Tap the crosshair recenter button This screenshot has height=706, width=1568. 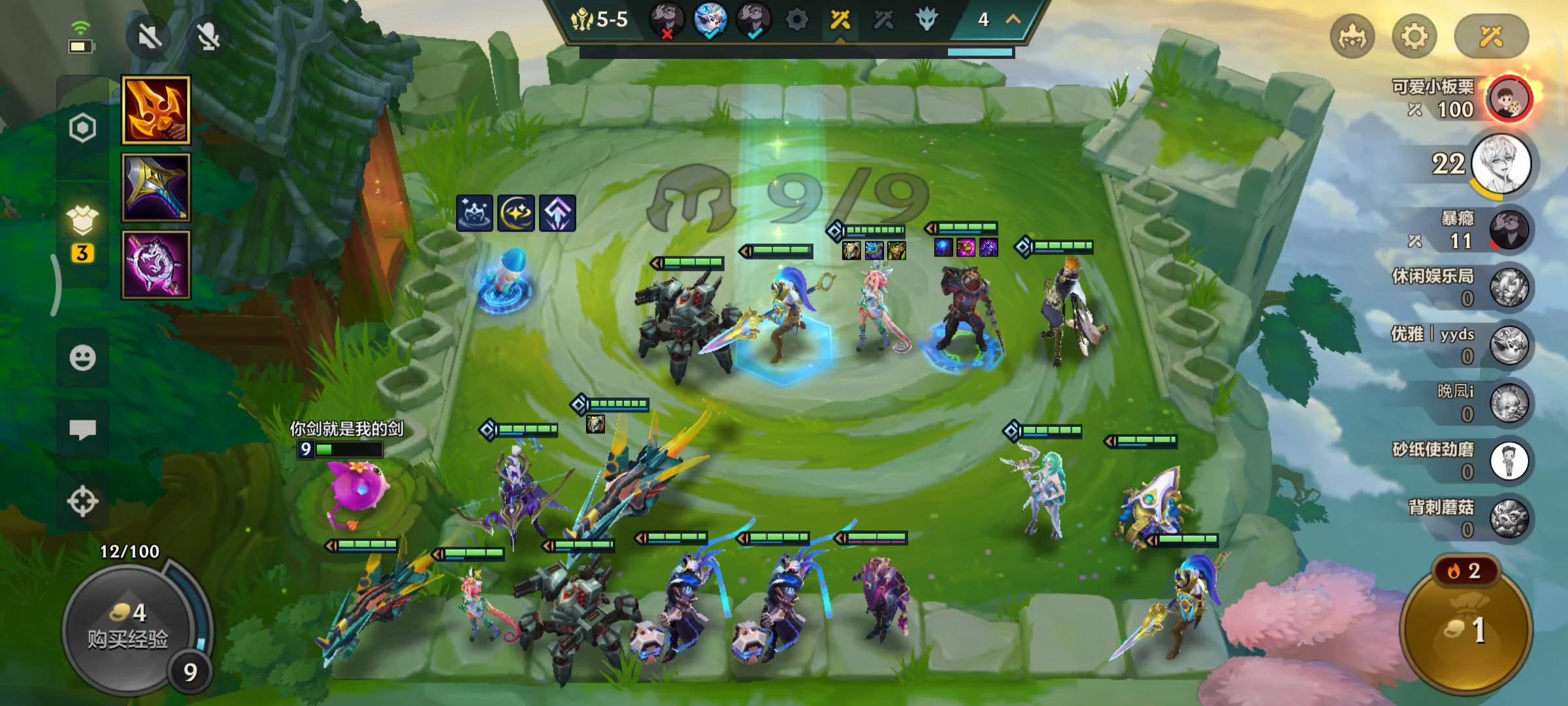82,501
